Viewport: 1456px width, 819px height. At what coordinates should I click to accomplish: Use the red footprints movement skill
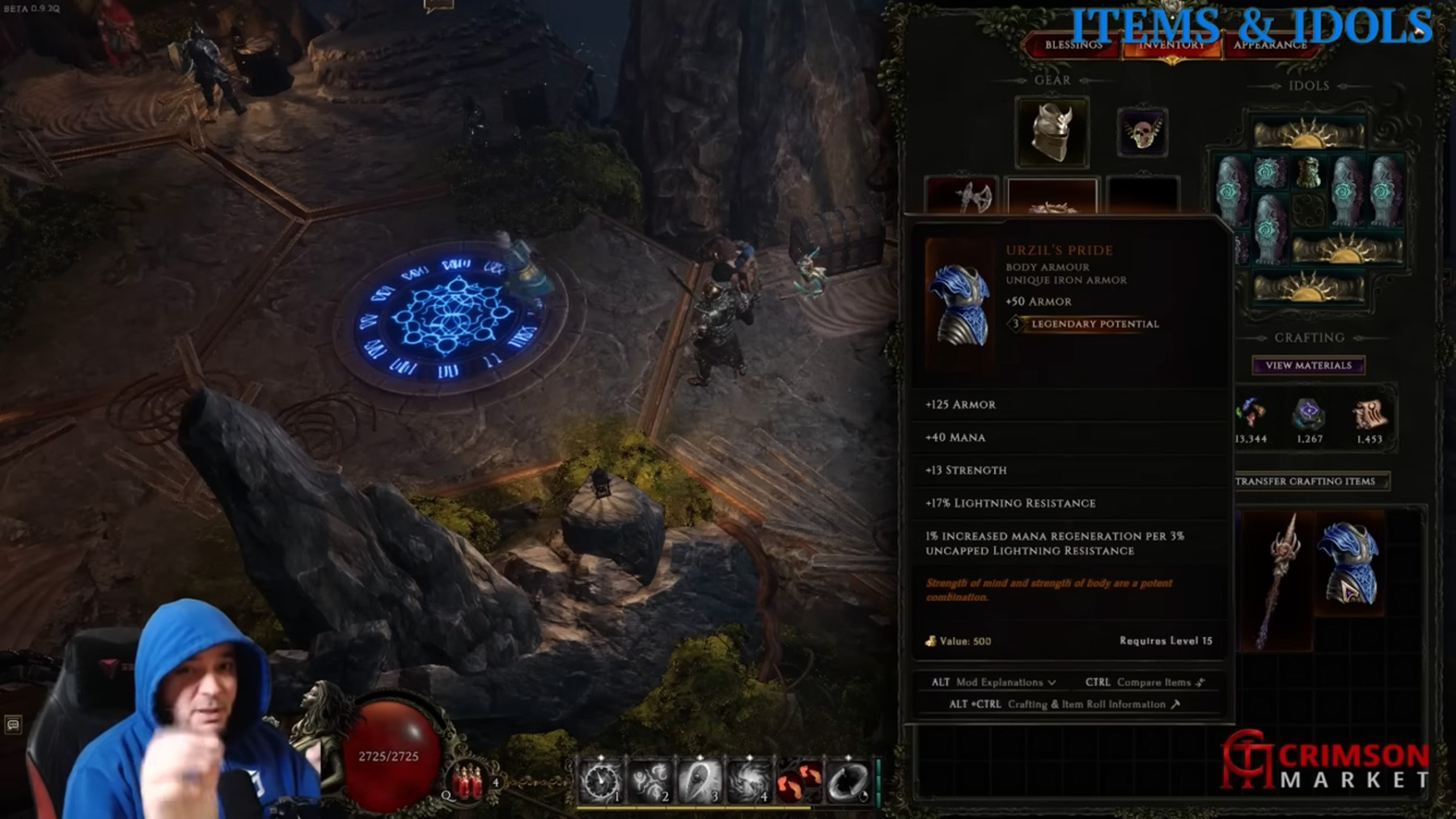coord(798,781)
